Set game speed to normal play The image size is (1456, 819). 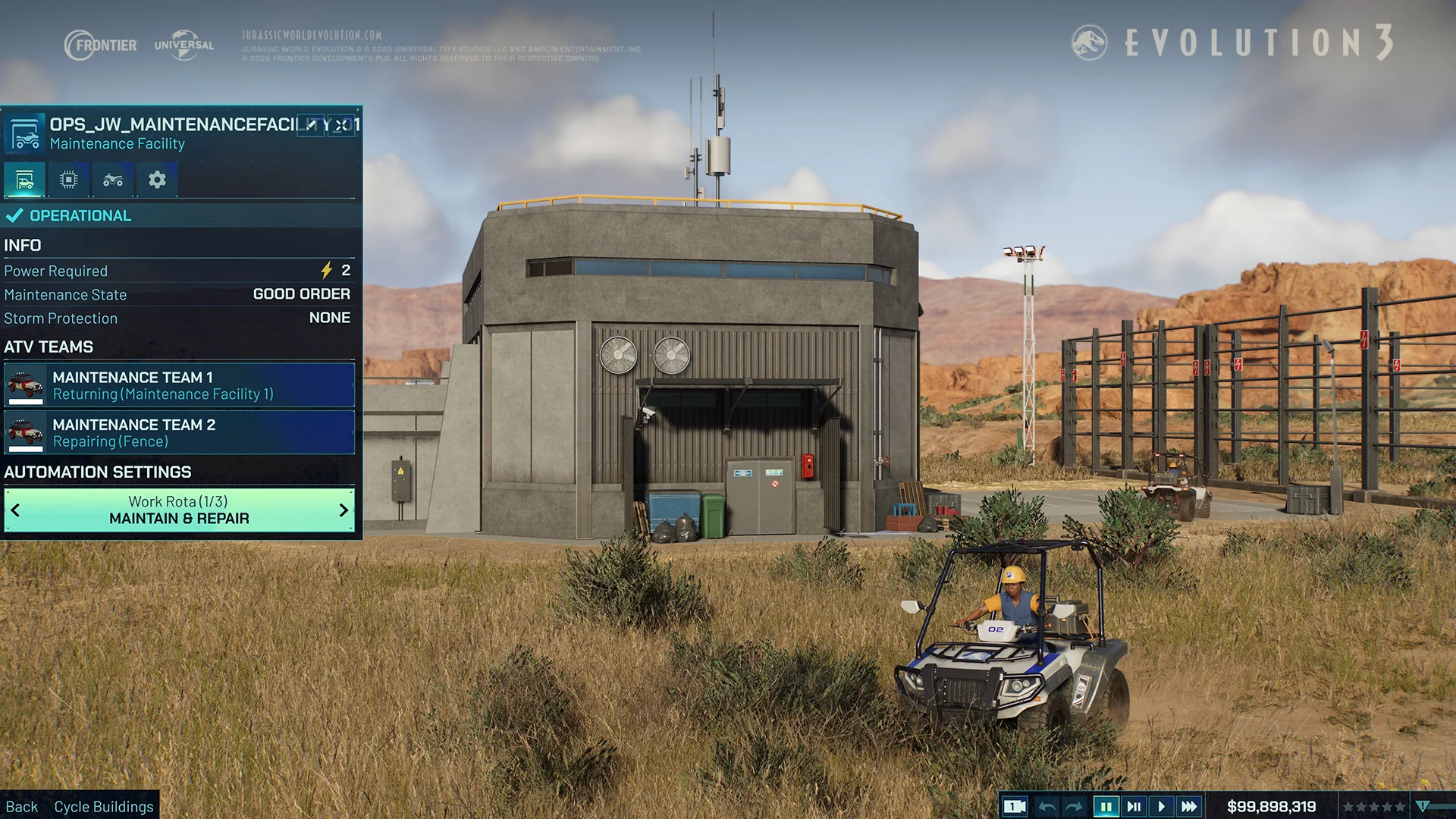point(1161,807)
